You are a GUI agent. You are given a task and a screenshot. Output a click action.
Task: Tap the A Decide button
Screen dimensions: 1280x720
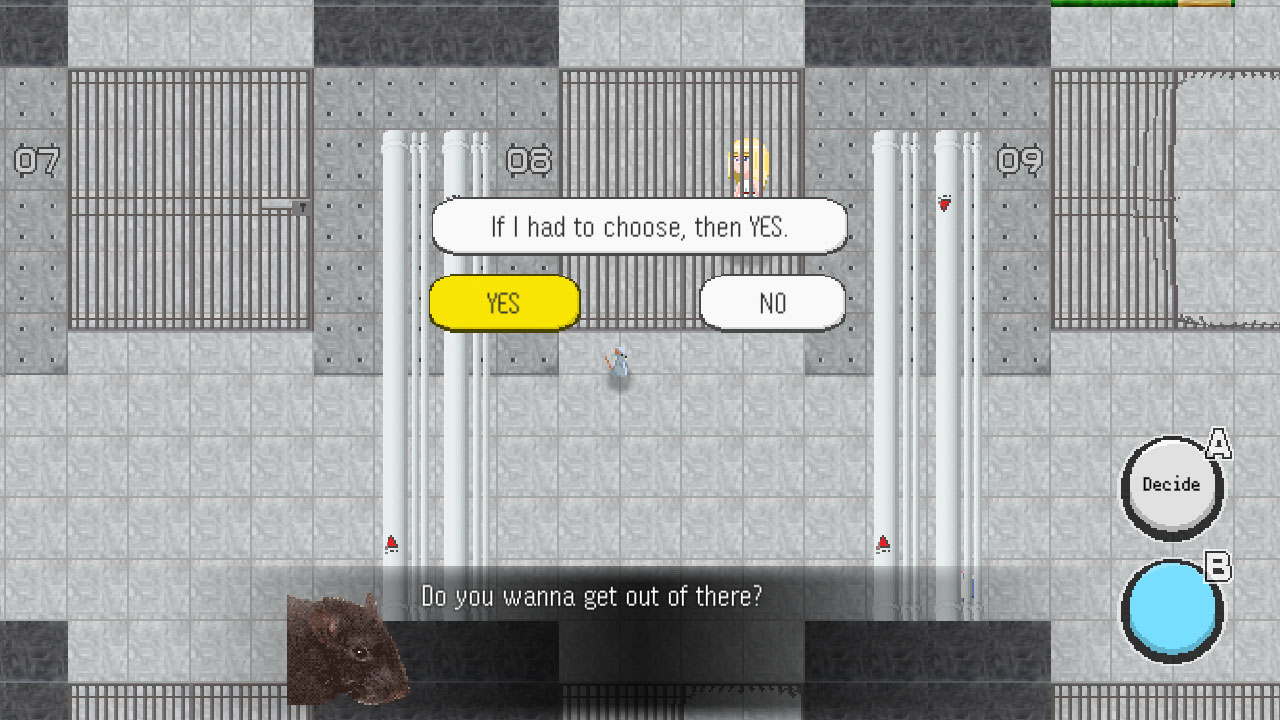point(1171,486)
